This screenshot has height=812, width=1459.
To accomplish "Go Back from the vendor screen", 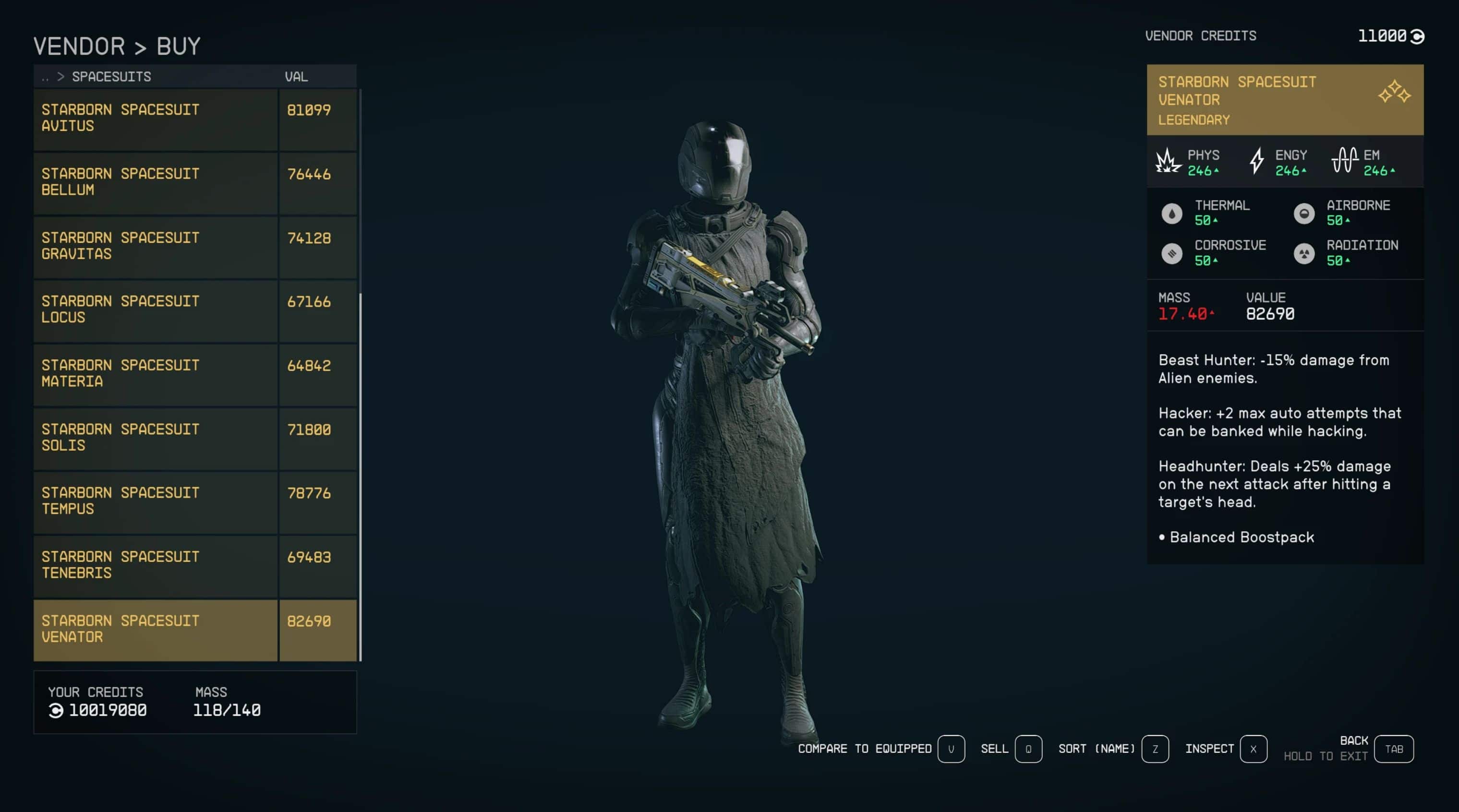I will (1393, 749).
